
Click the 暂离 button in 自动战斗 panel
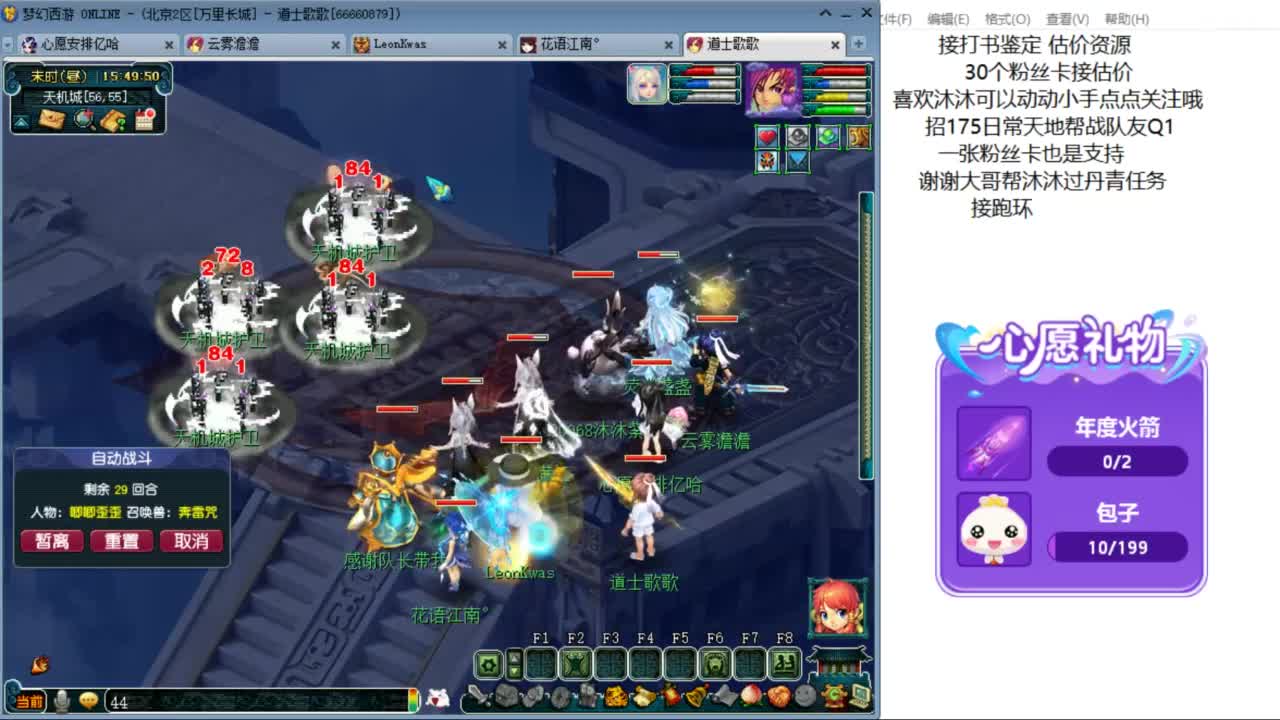[x=51, y=541]
